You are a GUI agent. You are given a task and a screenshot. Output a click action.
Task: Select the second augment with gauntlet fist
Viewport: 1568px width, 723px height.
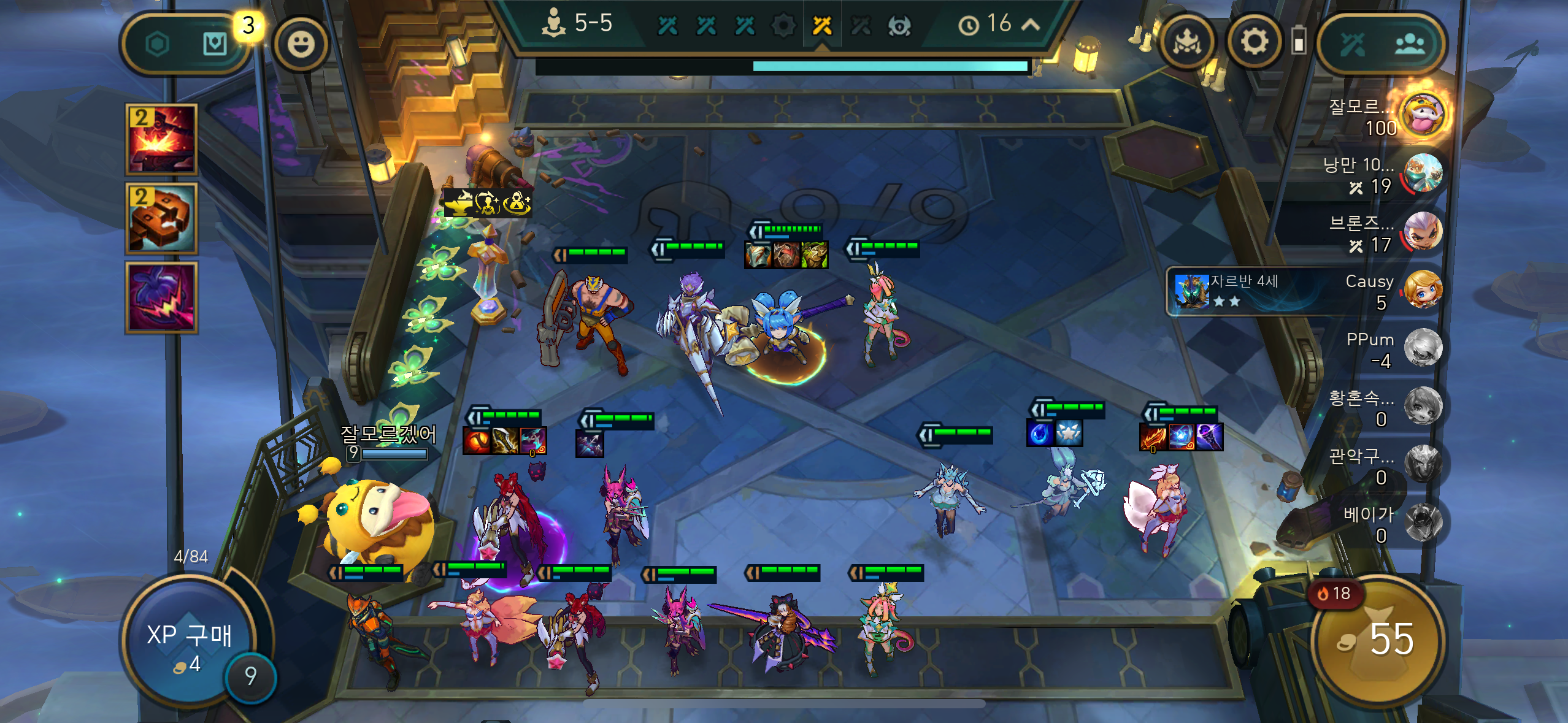click(x=161, y=218)
